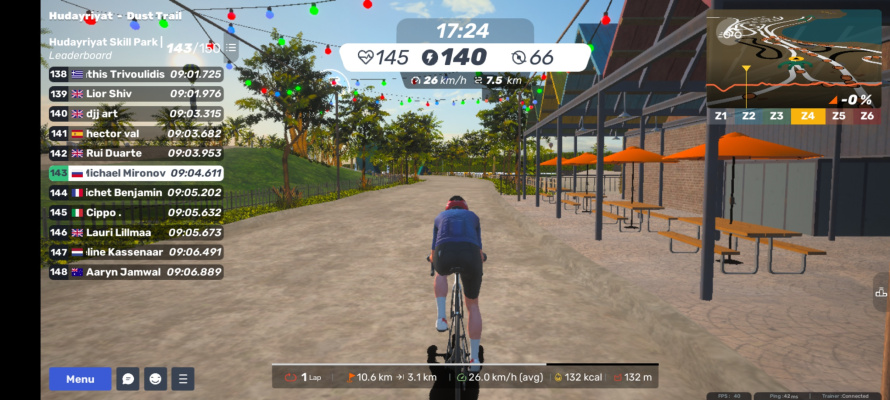Click the highlighted Mironov row at rank 143

coord(135,173)
